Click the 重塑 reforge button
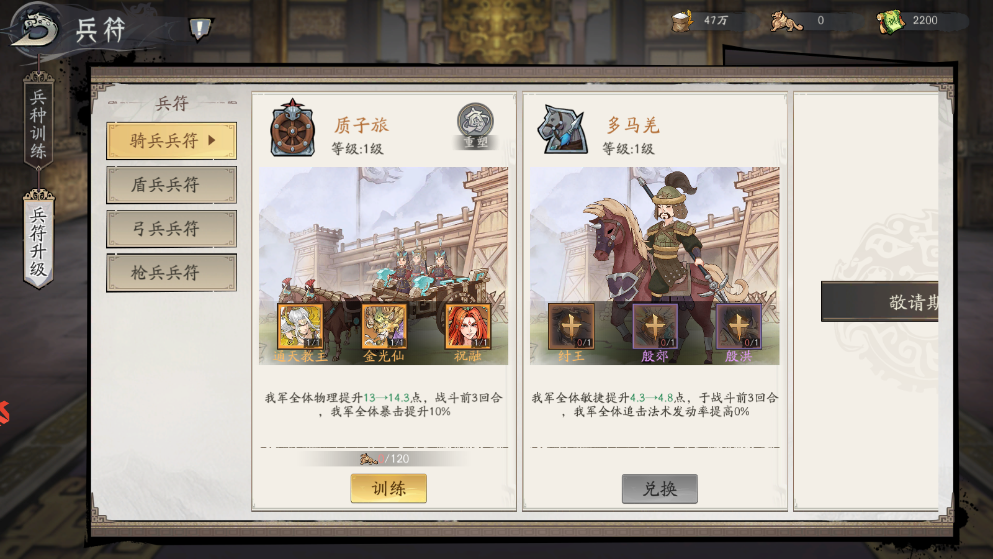This screenshot has width=993, height=559. click(475, 125)
